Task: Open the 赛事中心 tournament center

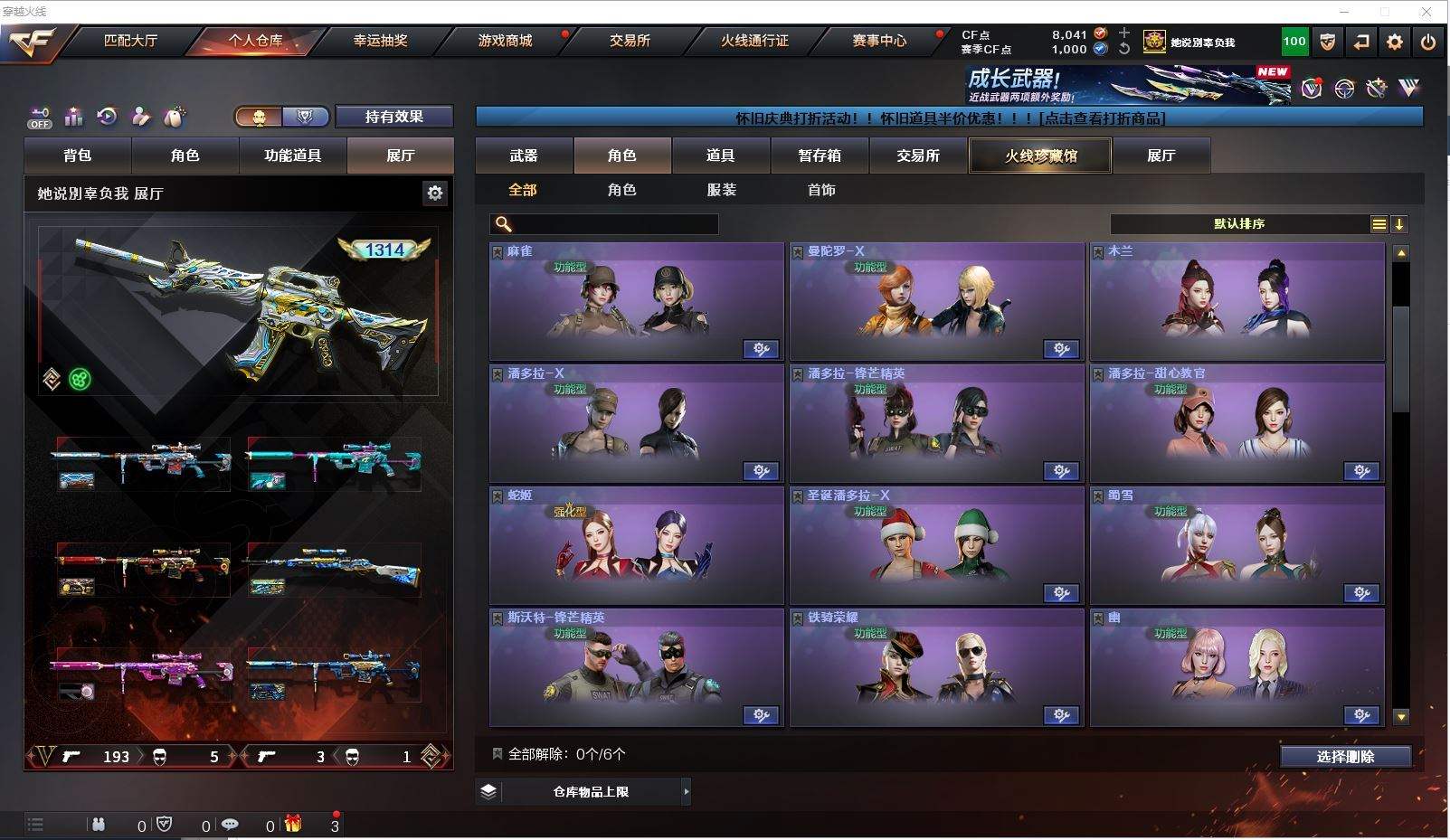Action: coord(879,41)
